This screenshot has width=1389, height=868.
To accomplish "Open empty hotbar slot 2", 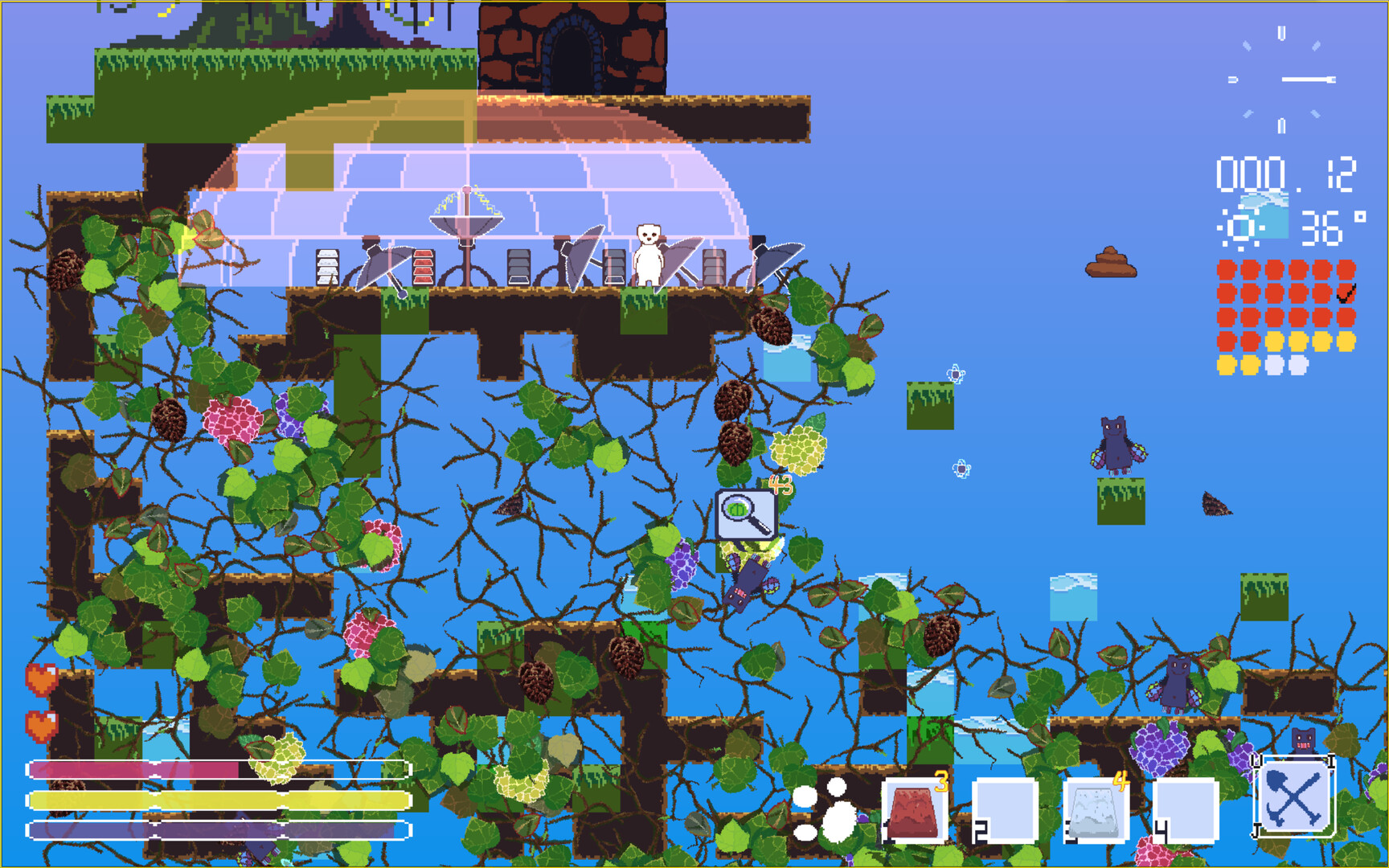I will tap(1006, 811).
